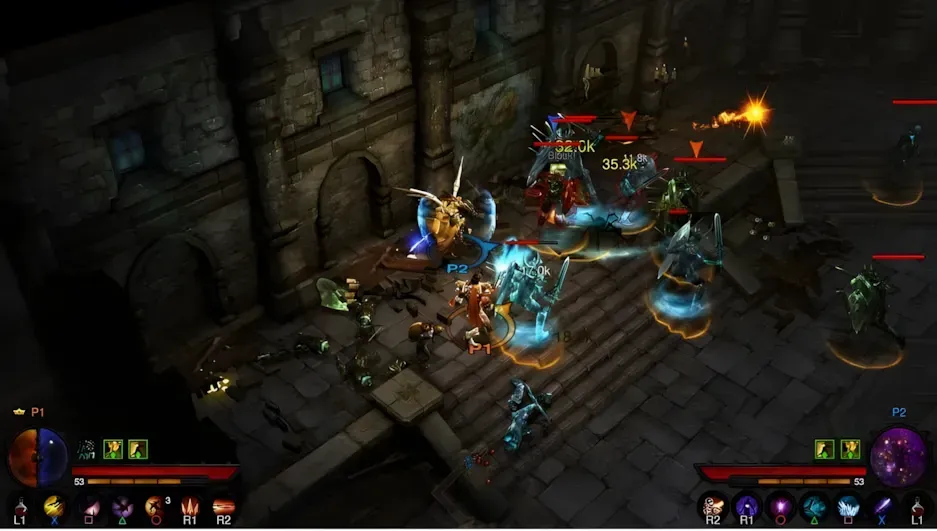Use P1's red health potion
The width and height of the screenshot is (937, 531).
20,506
